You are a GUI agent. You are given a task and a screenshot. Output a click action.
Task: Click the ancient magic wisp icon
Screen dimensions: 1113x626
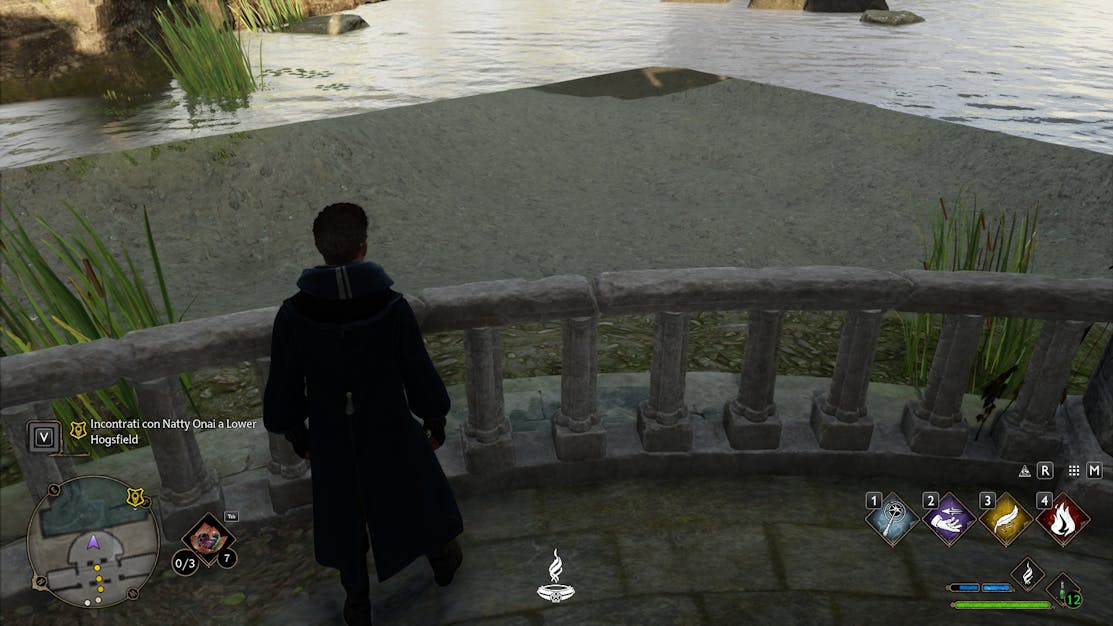click(x=1027, y=573)
